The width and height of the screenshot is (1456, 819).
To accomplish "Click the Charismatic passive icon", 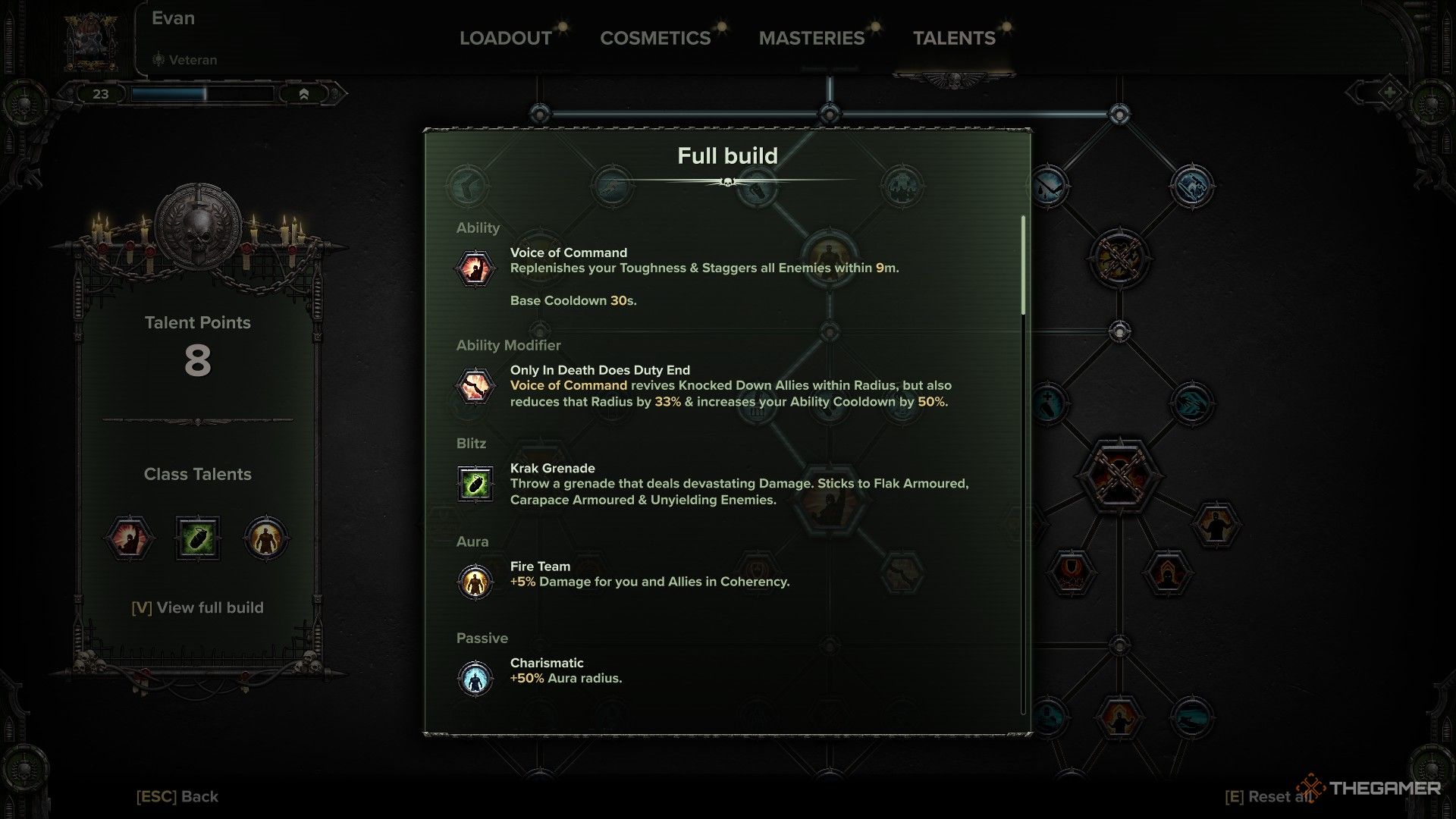I will coord(475,677).
